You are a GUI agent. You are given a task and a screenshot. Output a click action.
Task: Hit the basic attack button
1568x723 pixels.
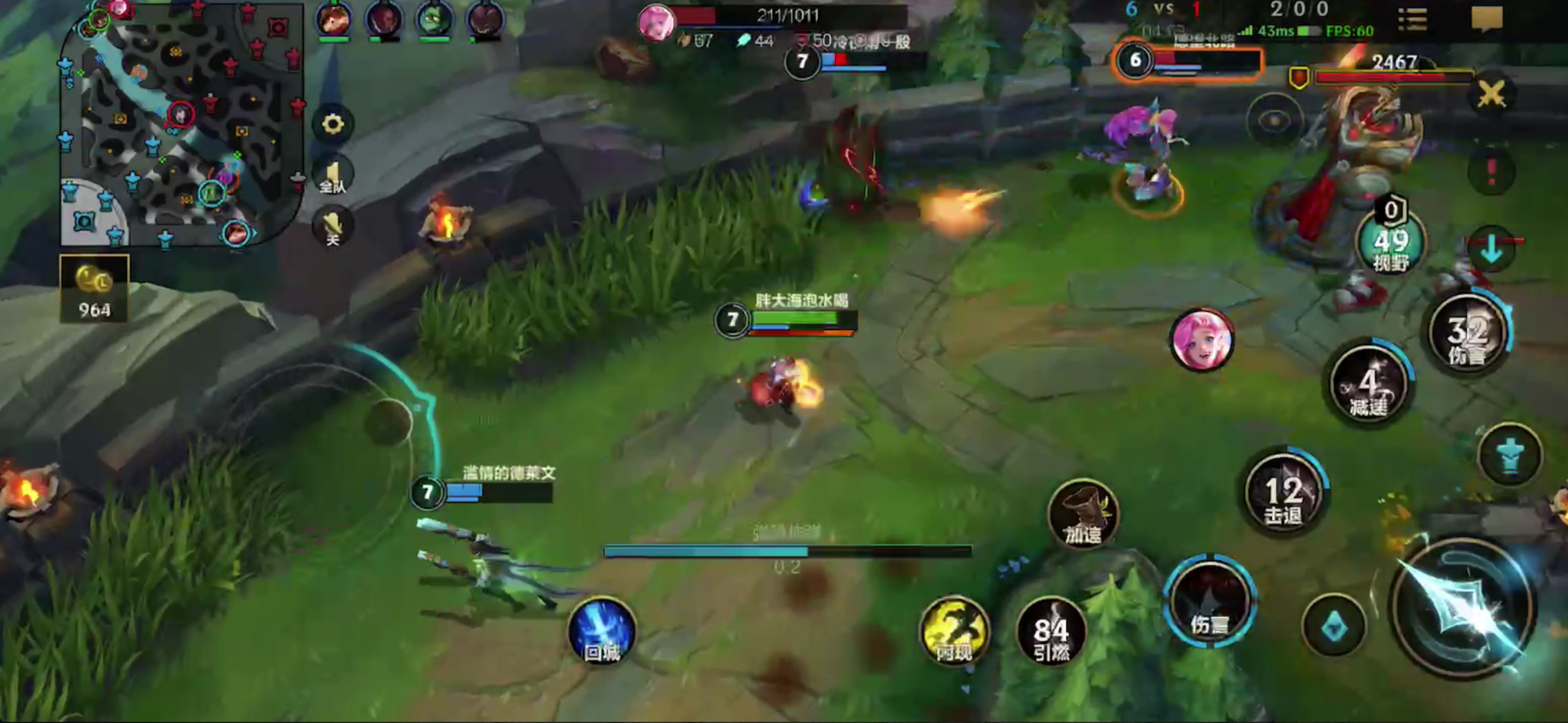pos(1463,605)
